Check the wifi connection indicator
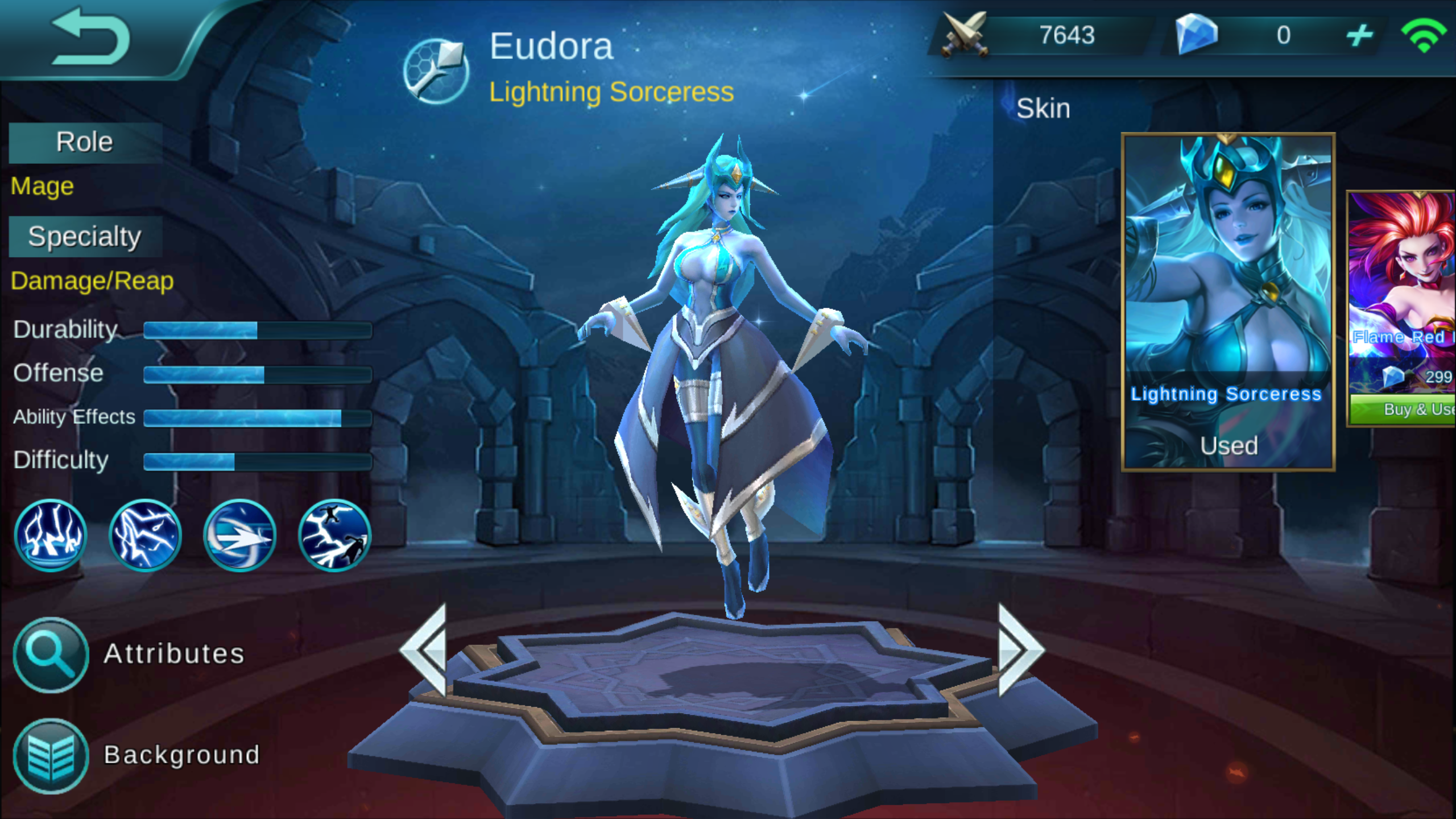 pos(1426,35)
